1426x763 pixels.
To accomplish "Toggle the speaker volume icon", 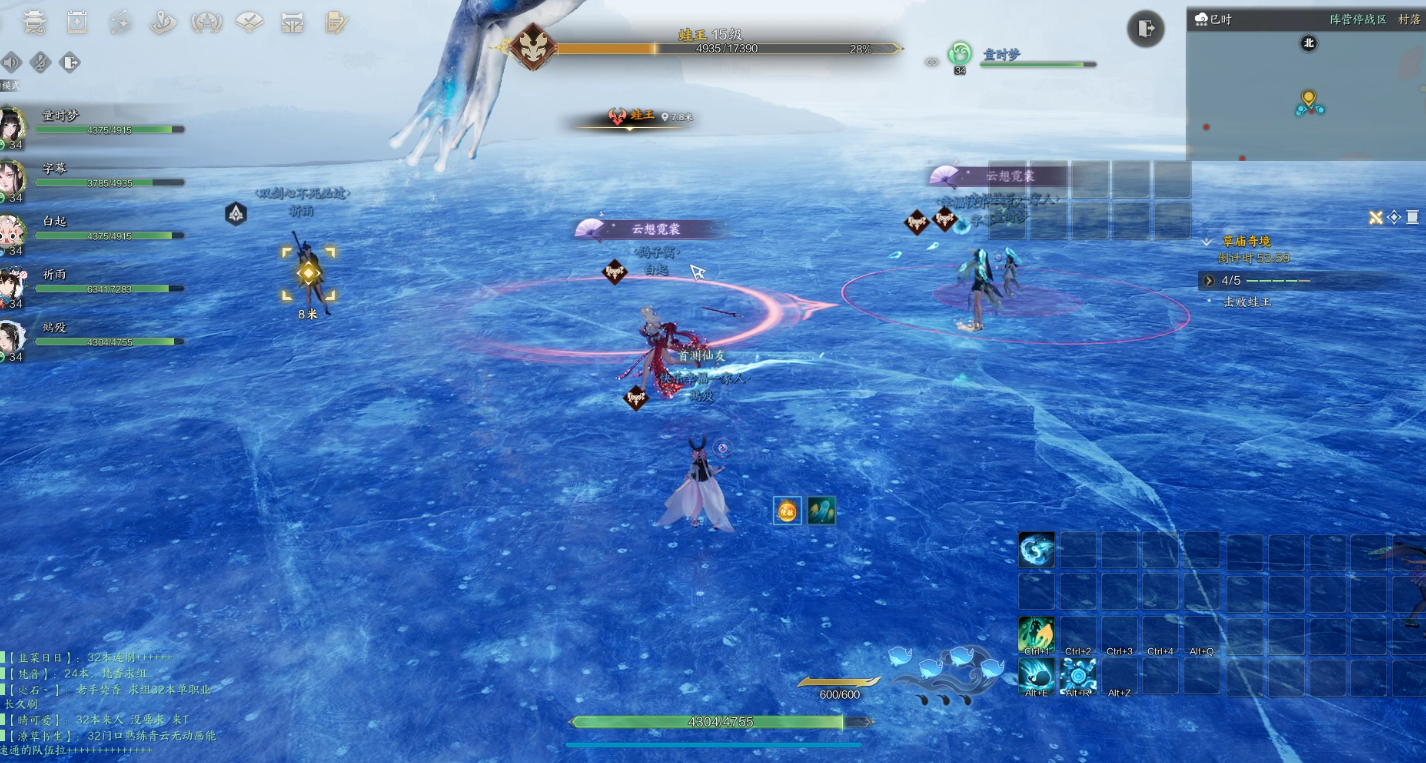I will tap(11, 63).
